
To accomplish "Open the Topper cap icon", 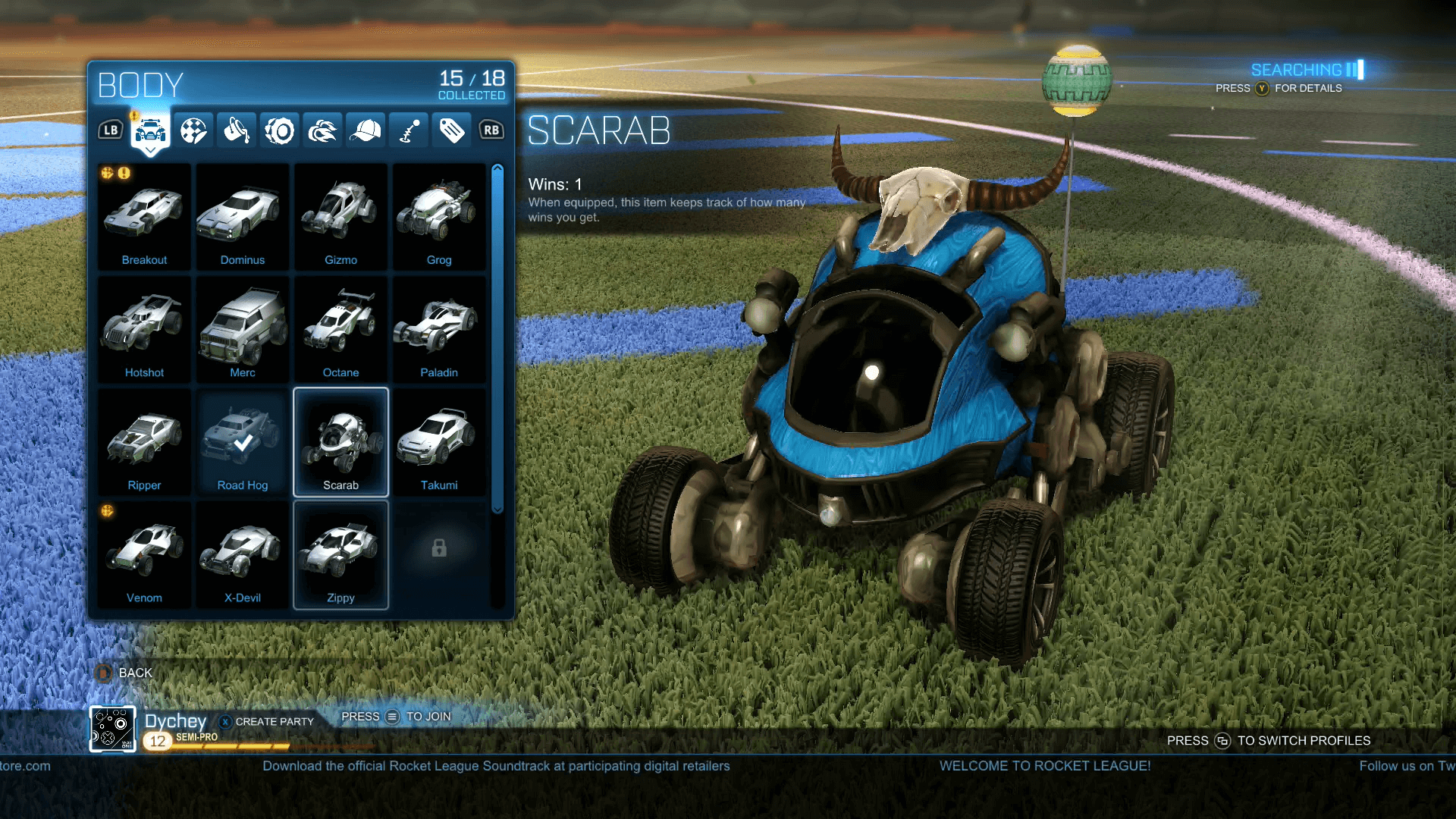I will click(366, 130).
